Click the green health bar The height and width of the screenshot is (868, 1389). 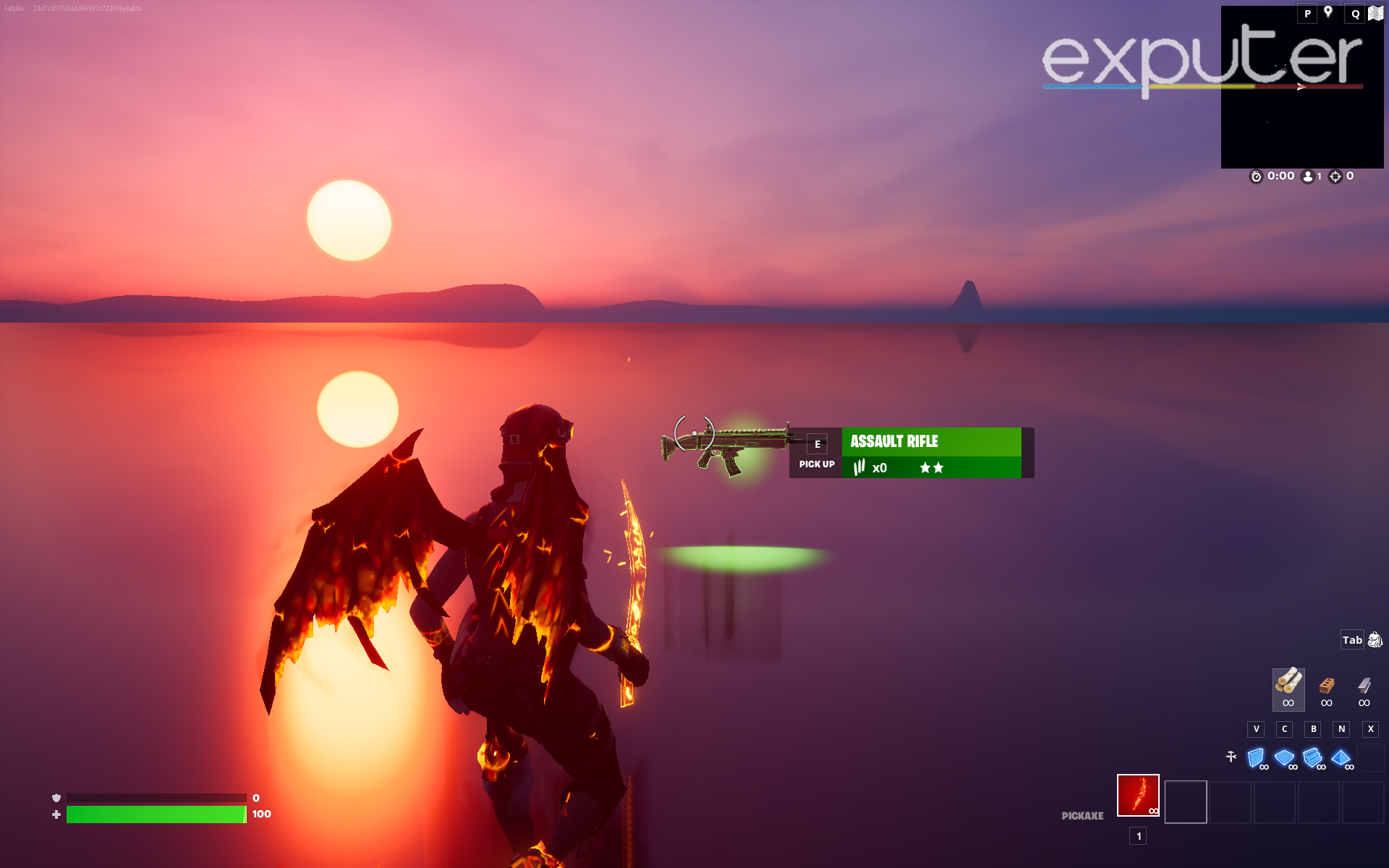tap(156, 813)
